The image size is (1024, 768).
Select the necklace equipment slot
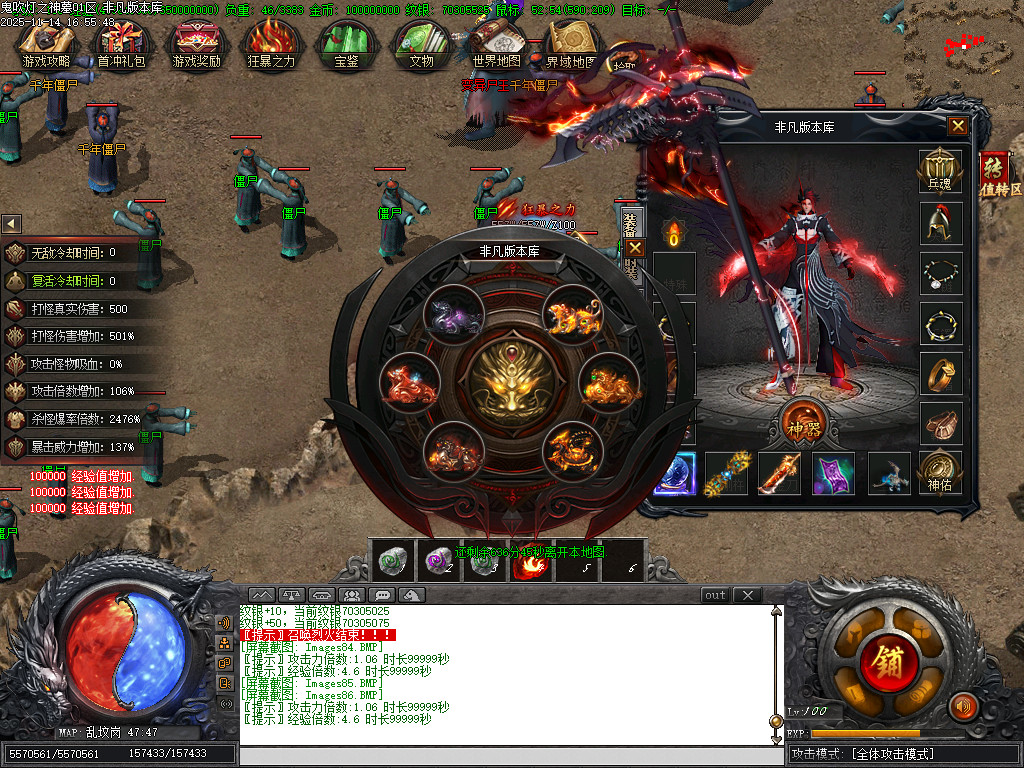940,272
